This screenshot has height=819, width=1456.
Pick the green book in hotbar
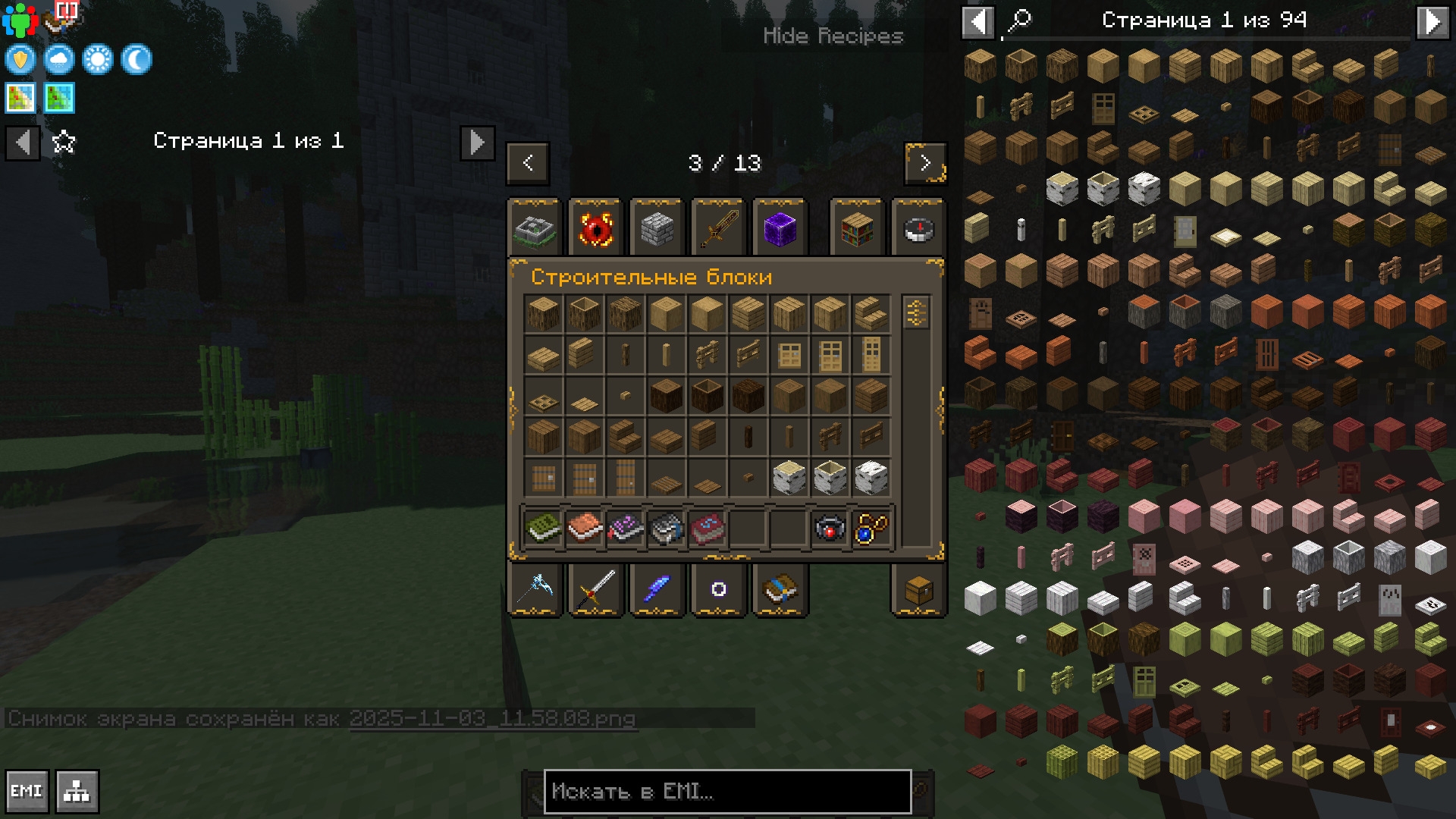[543, 528]
